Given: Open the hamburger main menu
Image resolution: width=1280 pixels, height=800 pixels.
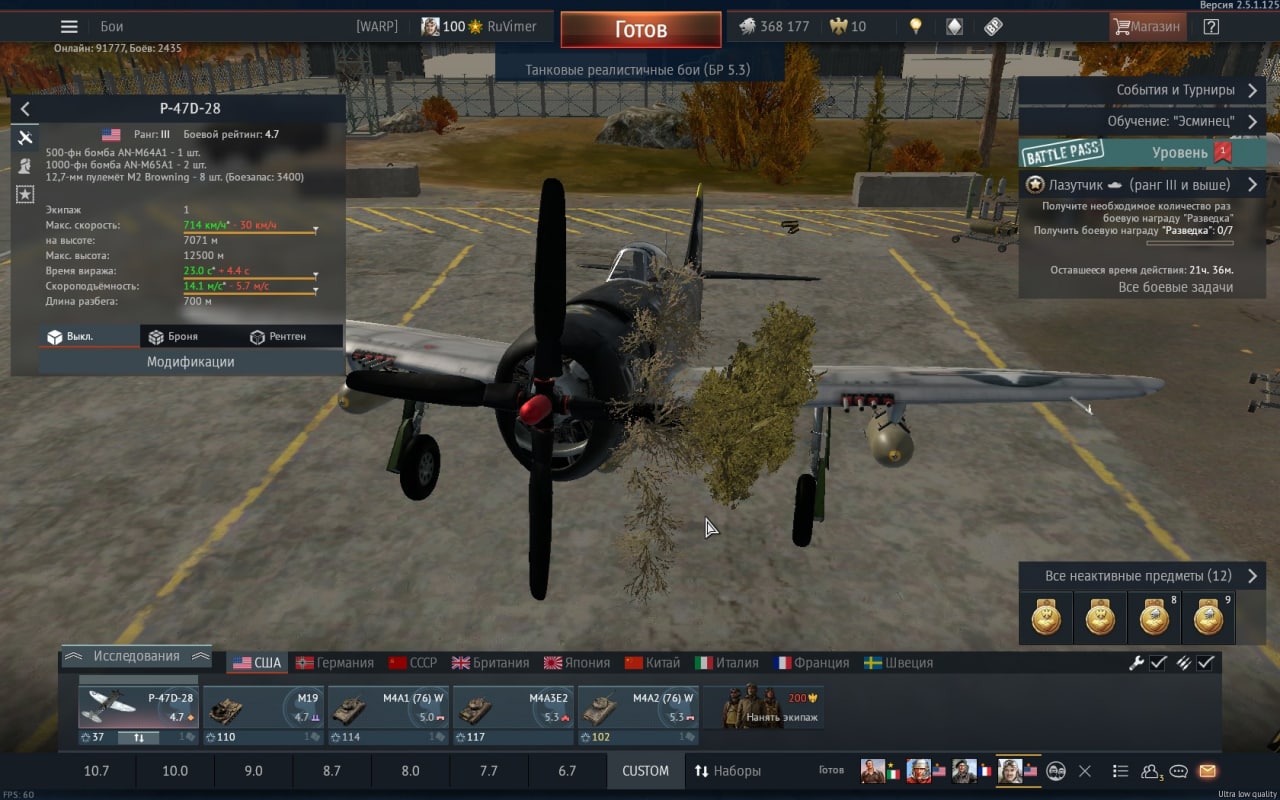Looking at the screenshot, I should click(69, 27).
